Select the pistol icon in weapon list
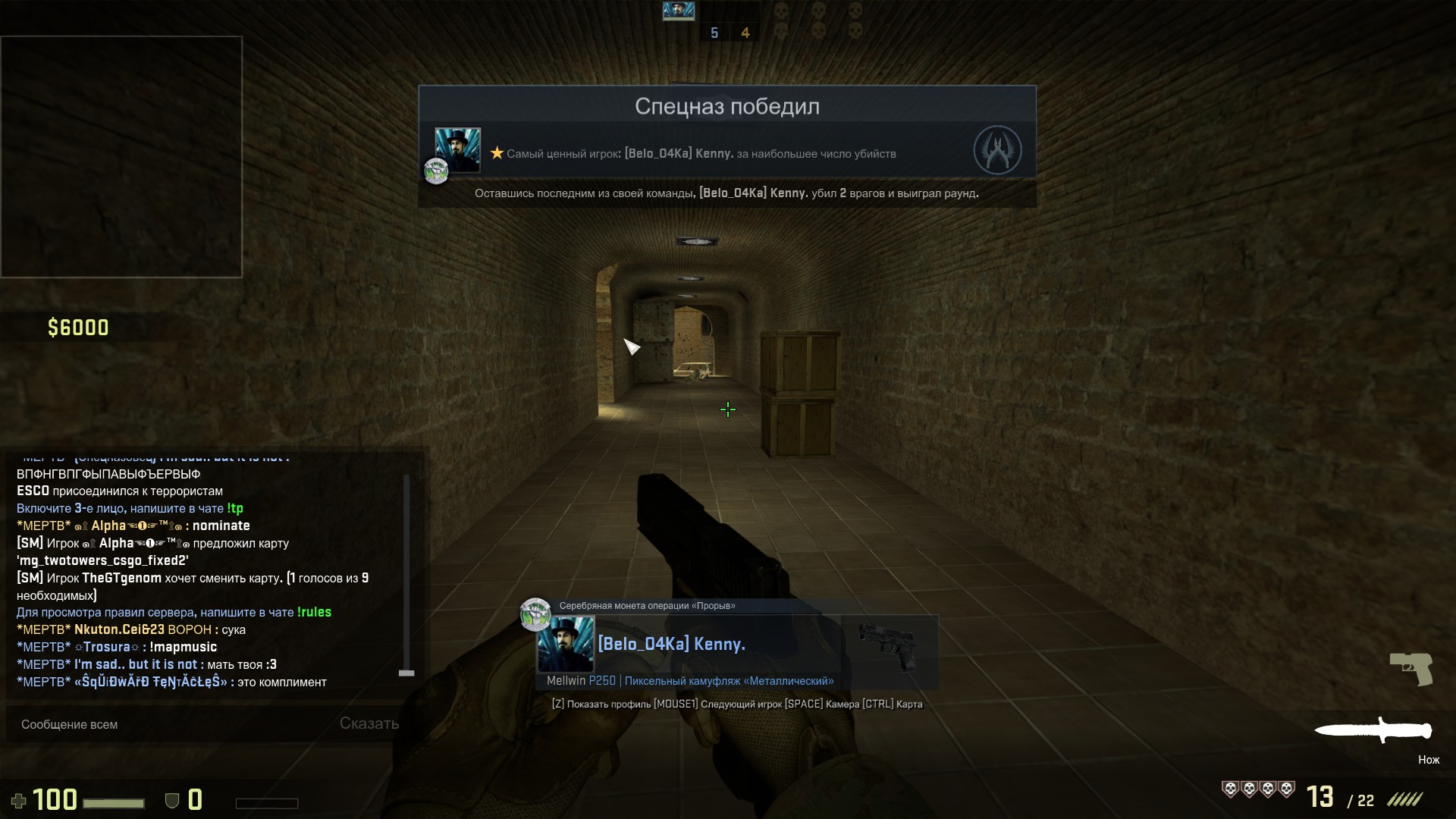This screenshot has height=819, width=1456. pos(1410,669)
